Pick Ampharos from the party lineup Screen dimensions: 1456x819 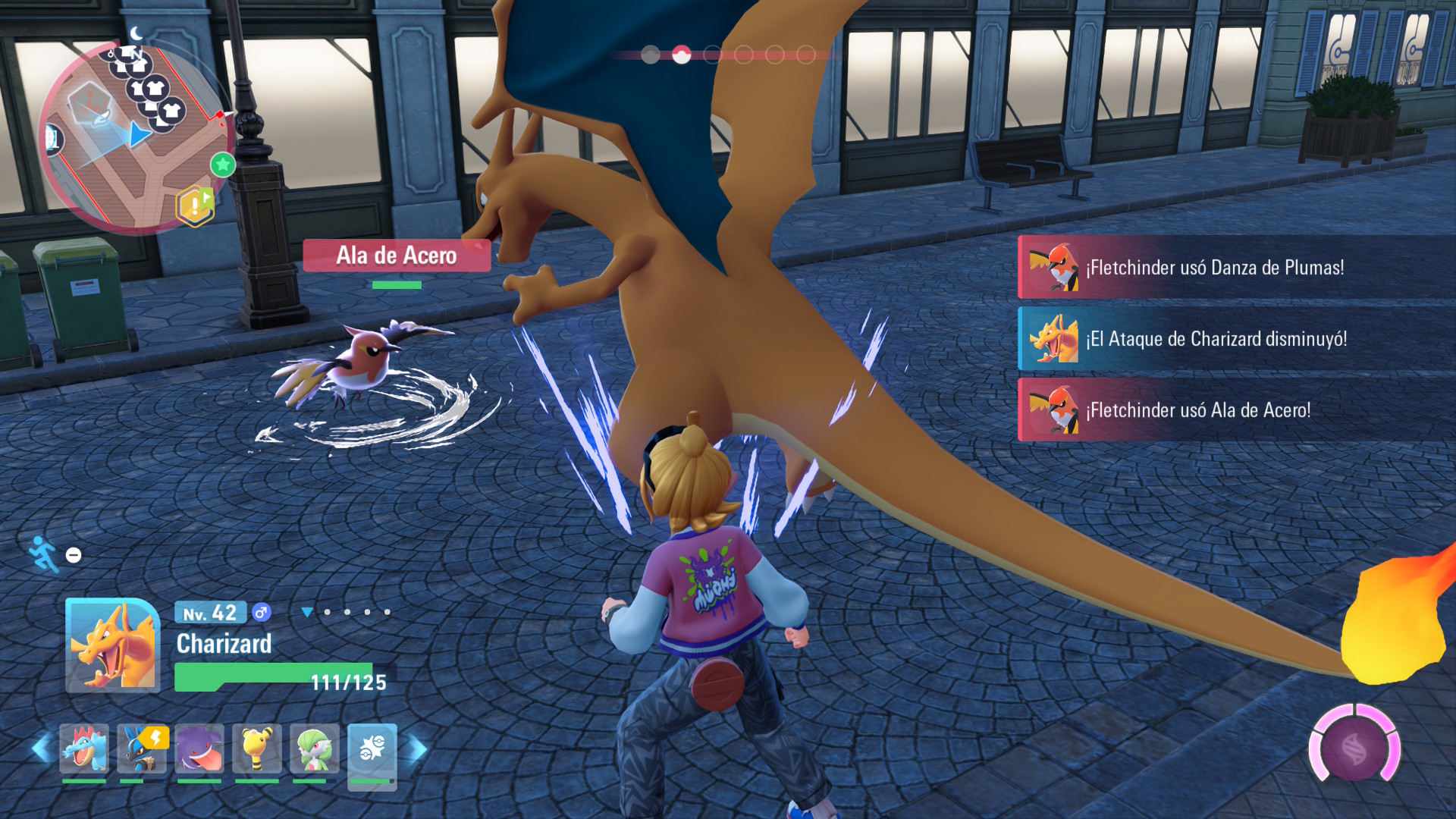[257, 748]
